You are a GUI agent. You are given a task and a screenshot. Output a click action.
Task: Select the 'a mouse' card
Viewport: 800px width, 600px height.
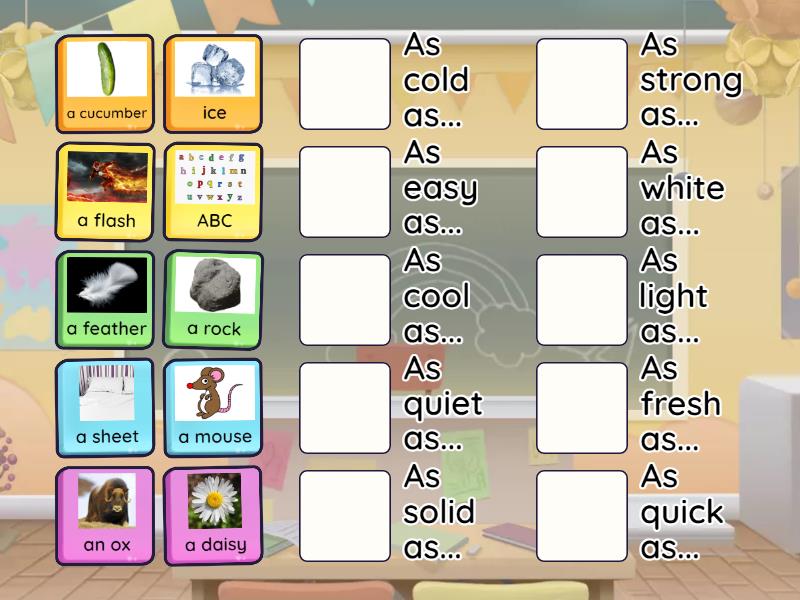[x=213, y=407]
